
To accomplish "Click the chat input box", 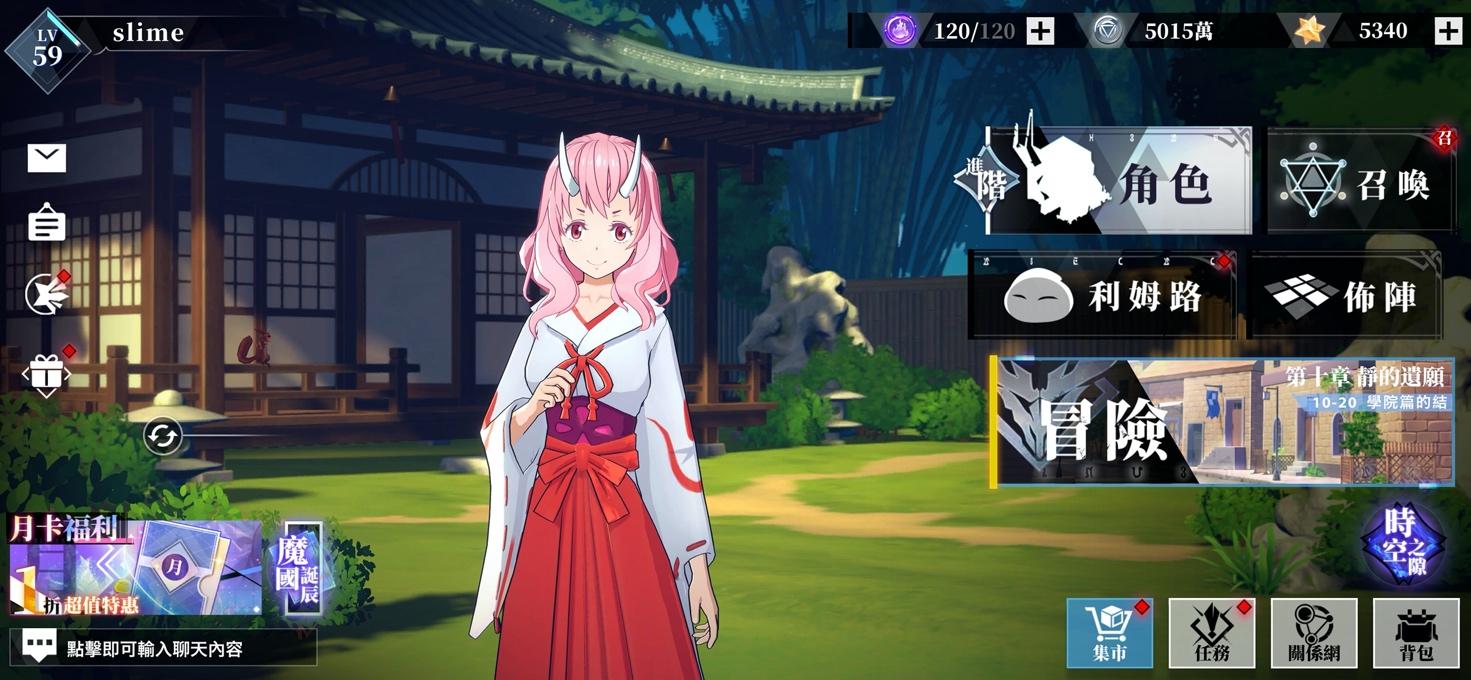I will pyautogui.click(x=163, y=648).
